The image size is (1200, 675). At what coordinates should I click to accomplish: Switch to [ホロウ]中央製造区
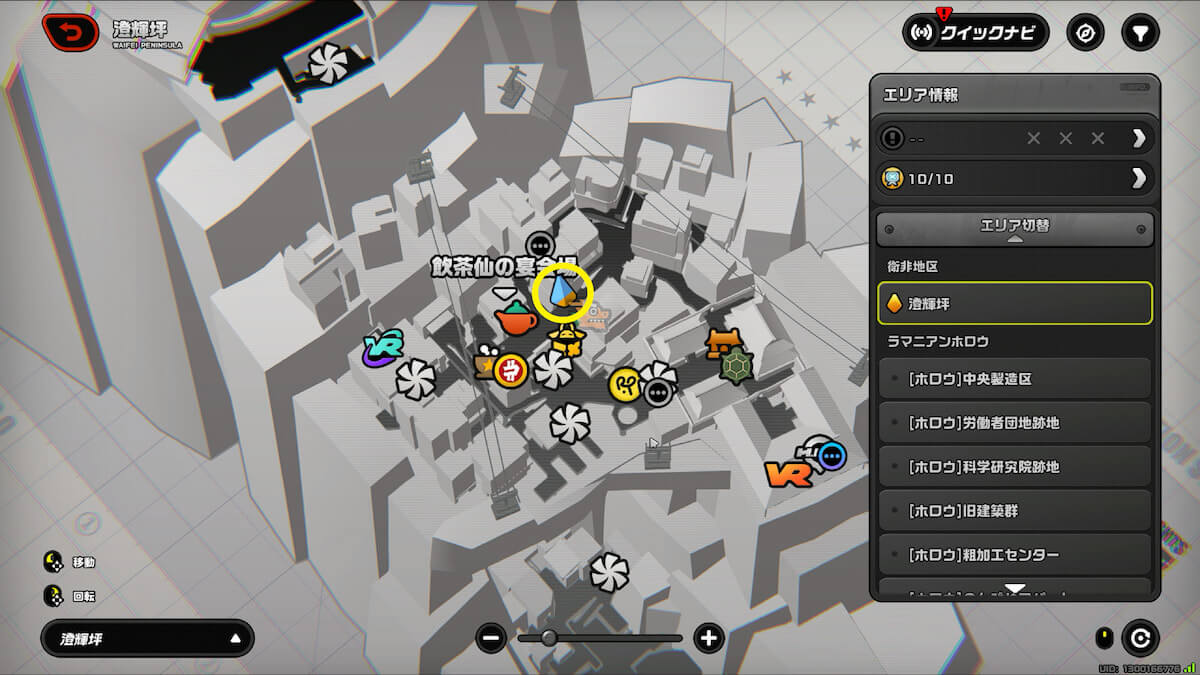pyautogui.click(x=1015, y=379)
